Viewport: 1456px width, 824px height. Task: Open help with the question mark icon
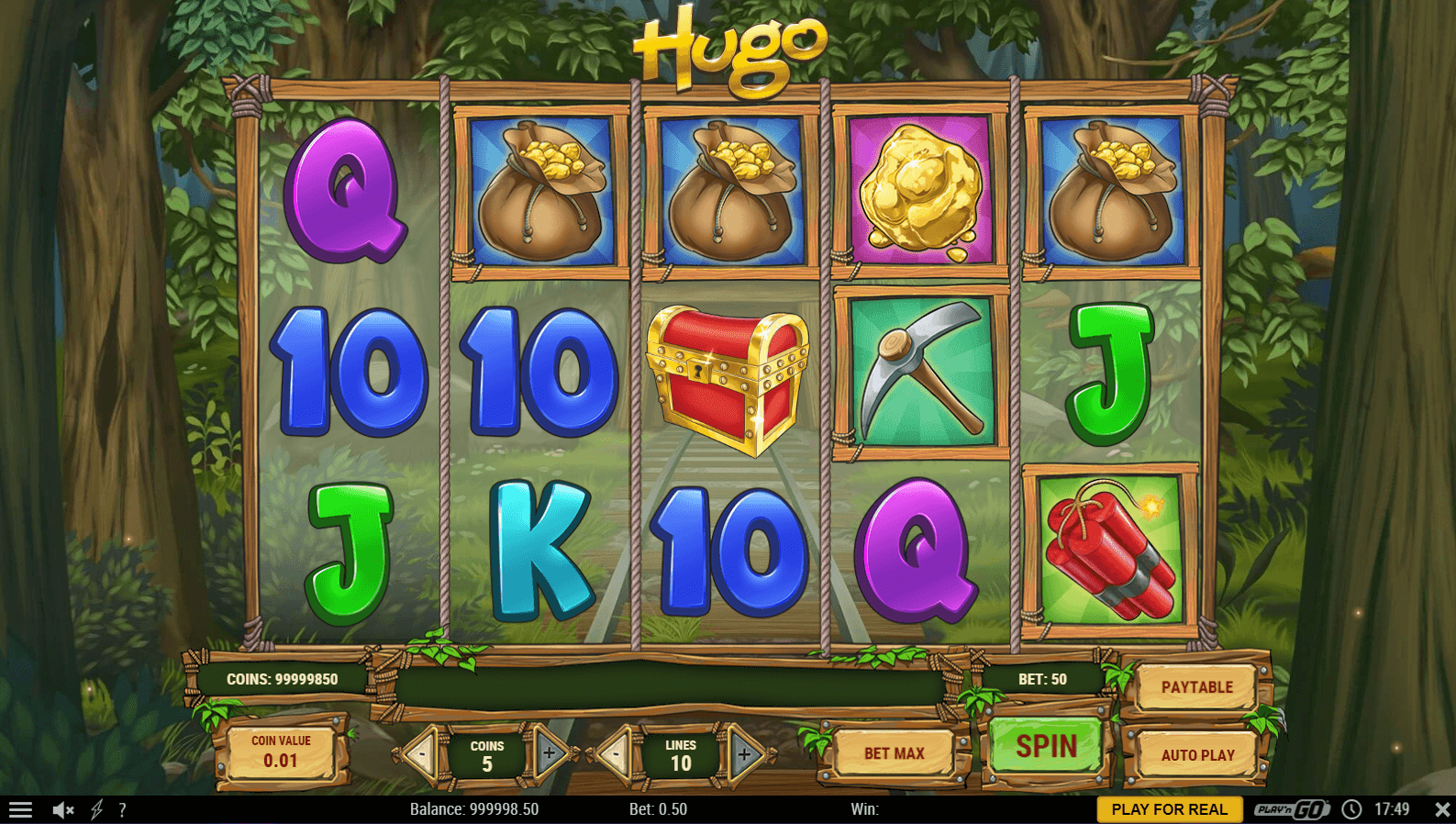122,809
